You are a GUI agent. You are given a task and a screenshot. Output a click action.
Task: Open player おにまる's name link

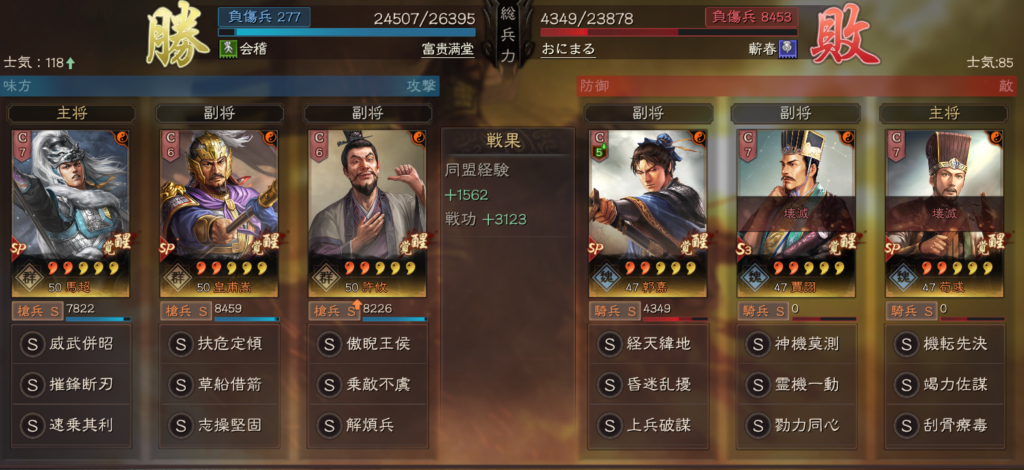pyautogui.click(x=568, y=48)
